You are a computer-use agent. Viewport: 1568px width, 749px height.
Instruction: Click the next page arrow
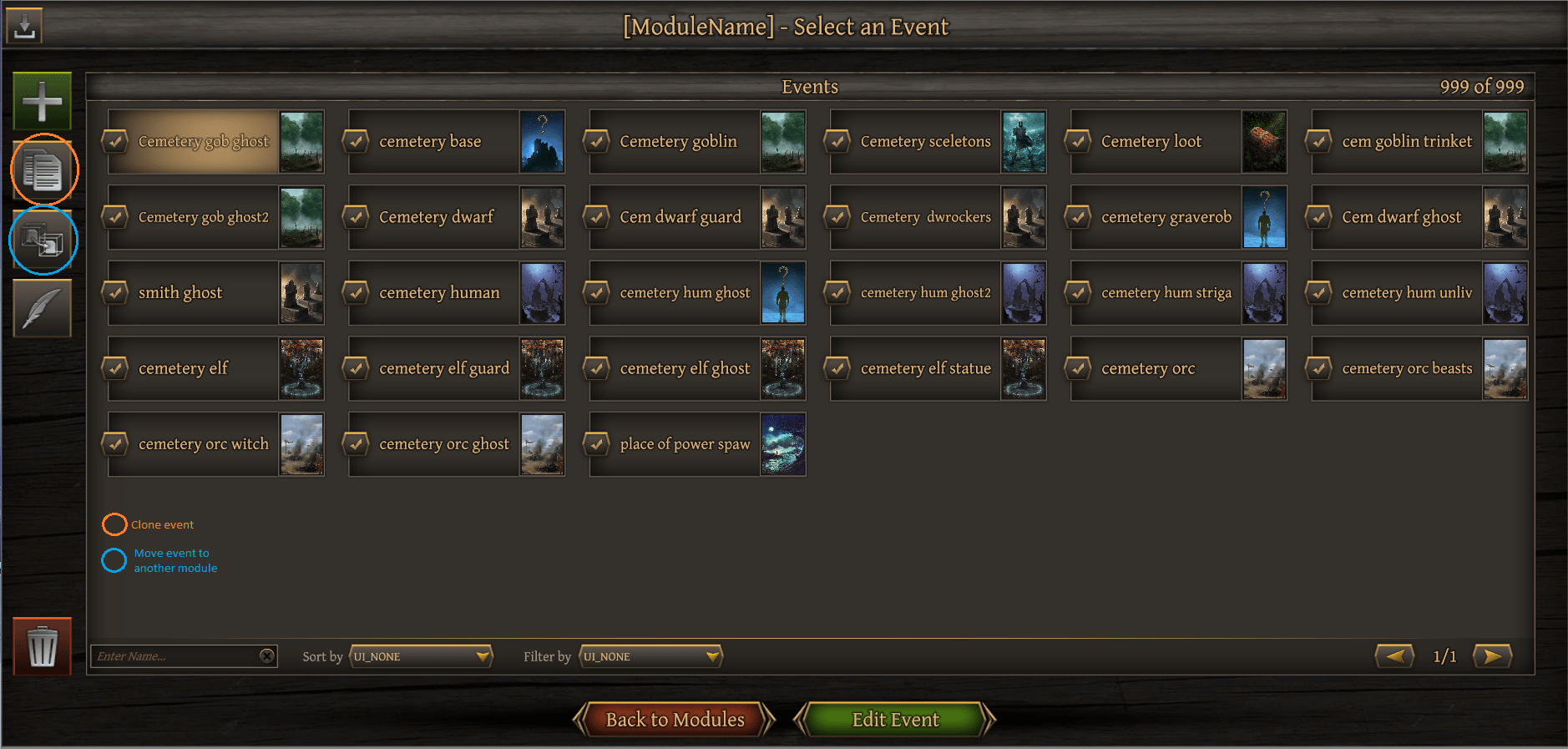[1493, 656]
